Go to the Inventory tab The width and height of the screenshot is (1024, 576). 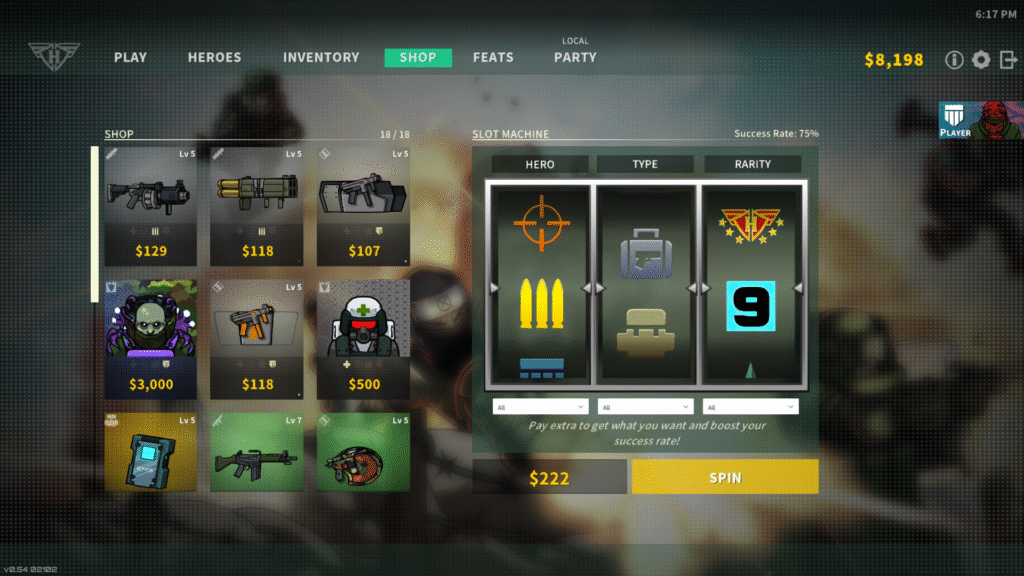coord(321,58)
